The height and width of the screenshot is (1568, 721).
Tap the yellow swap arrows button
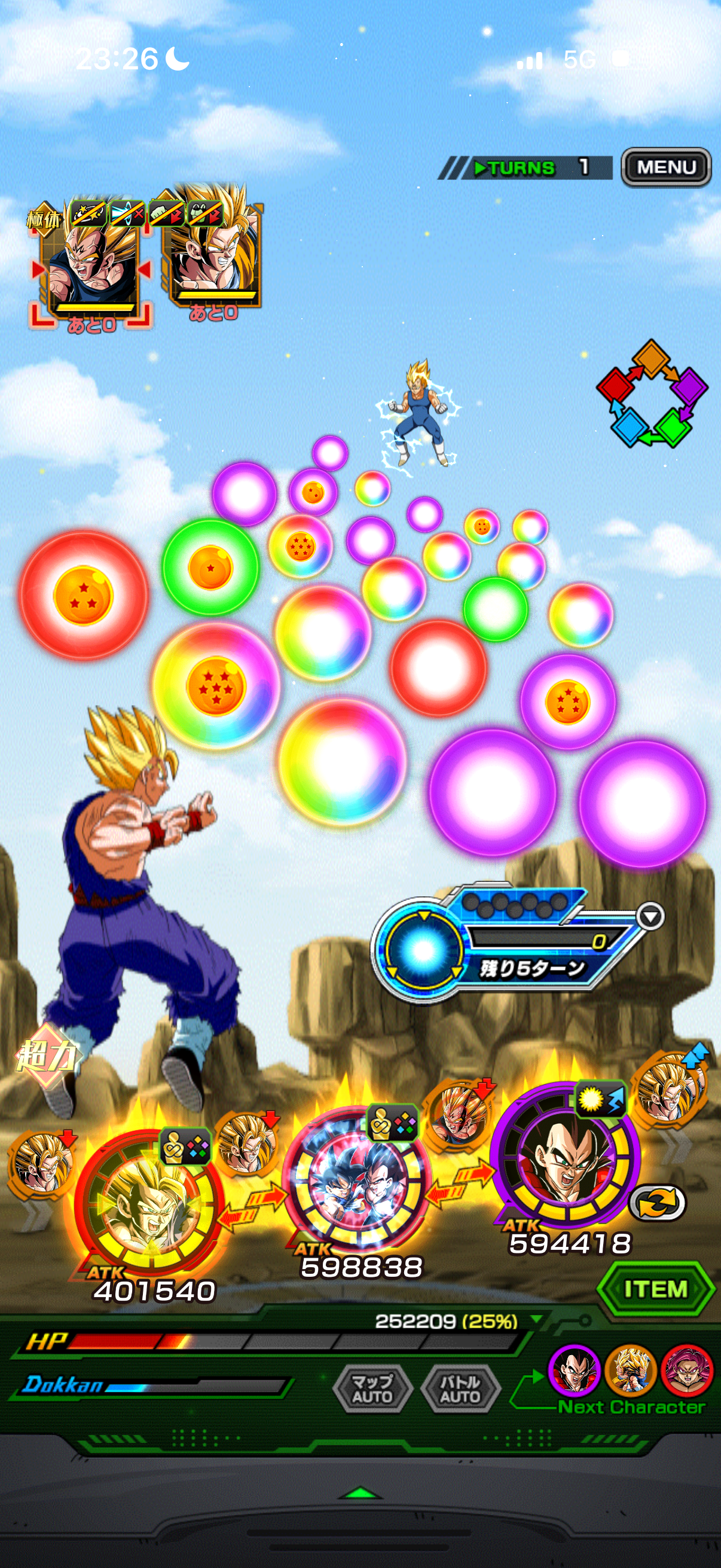click(x=657, y=1202)
